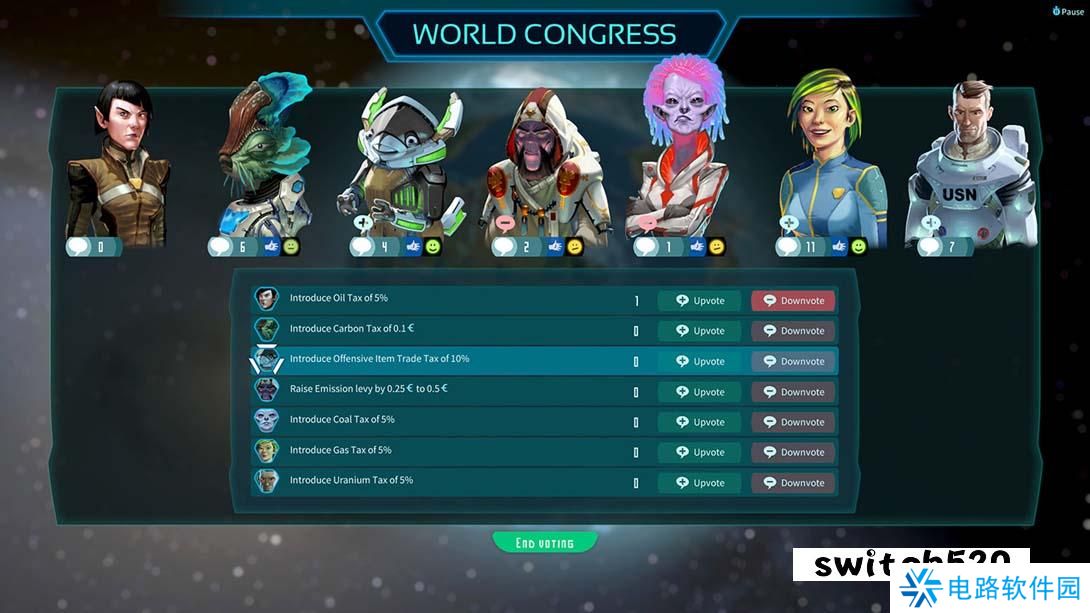Choose the green-haired woman delegate portrait

830,160
